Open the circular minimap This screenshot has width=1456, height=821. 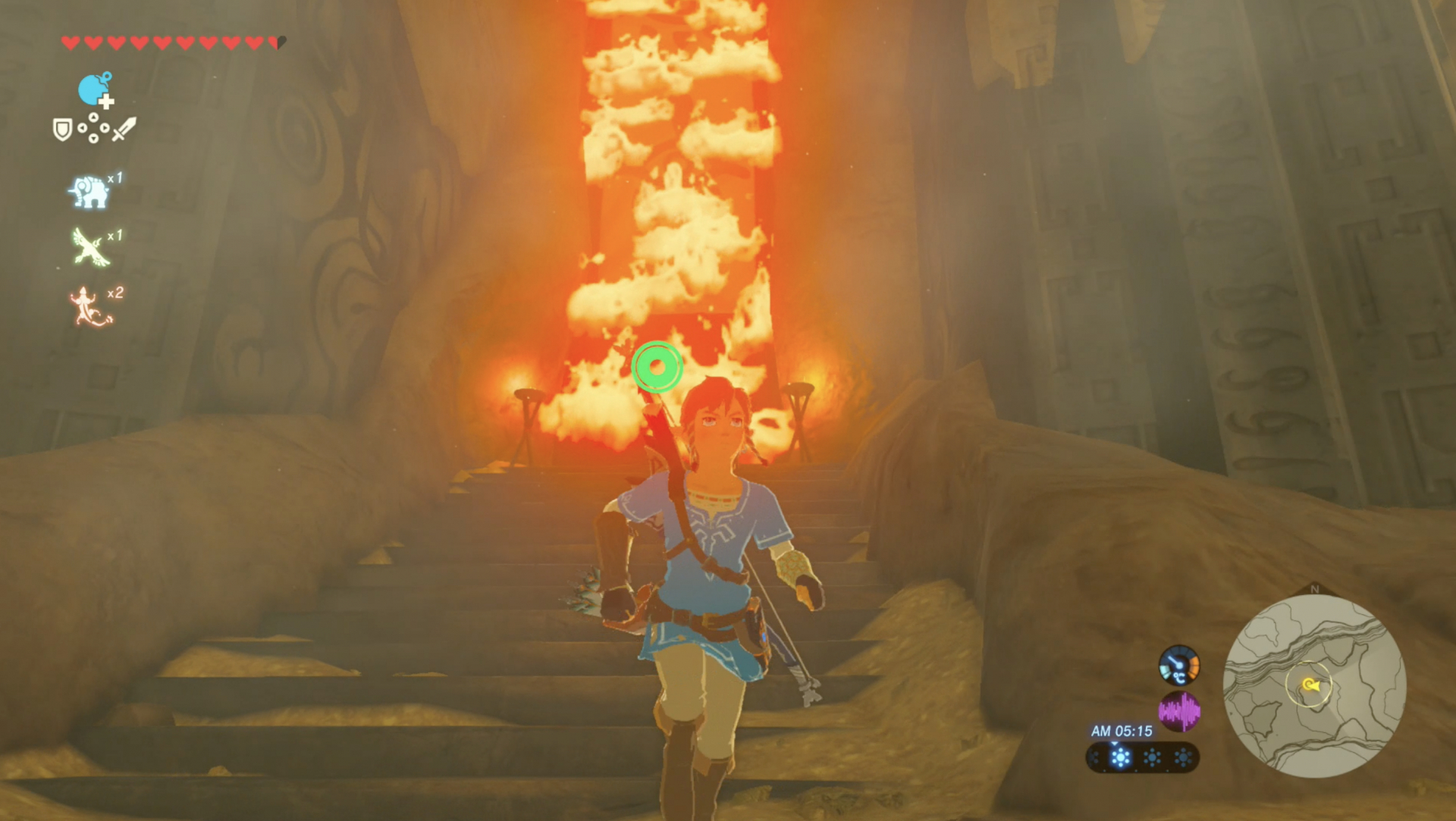click(x=1314, y=686)
